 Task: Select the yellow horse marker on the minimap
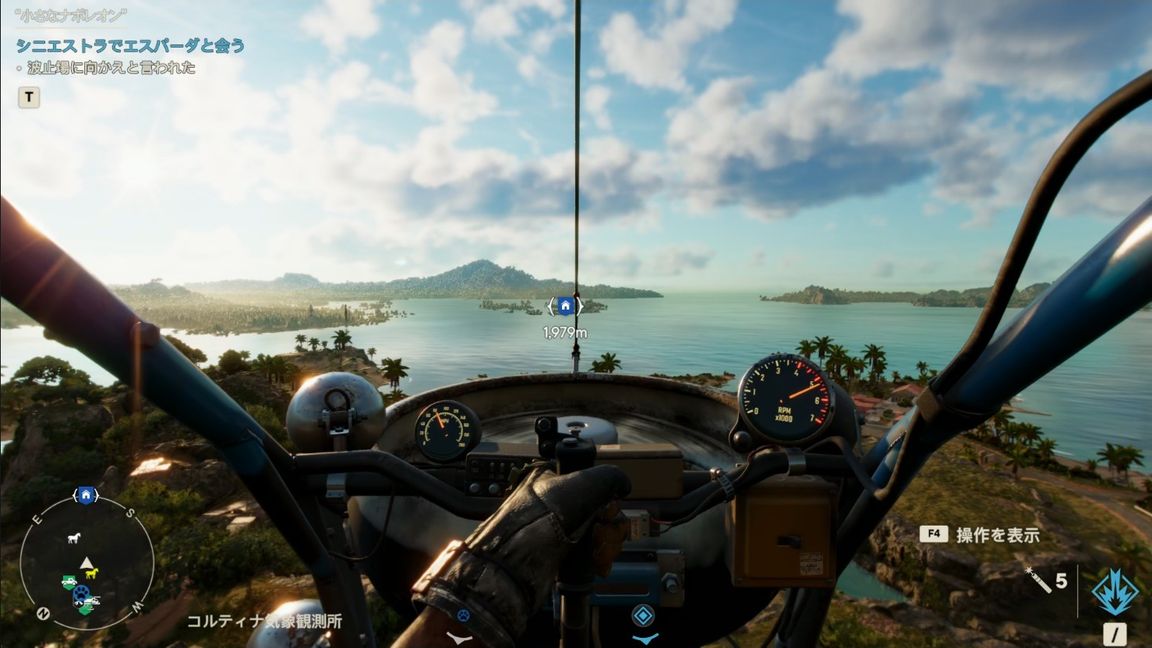92,573
